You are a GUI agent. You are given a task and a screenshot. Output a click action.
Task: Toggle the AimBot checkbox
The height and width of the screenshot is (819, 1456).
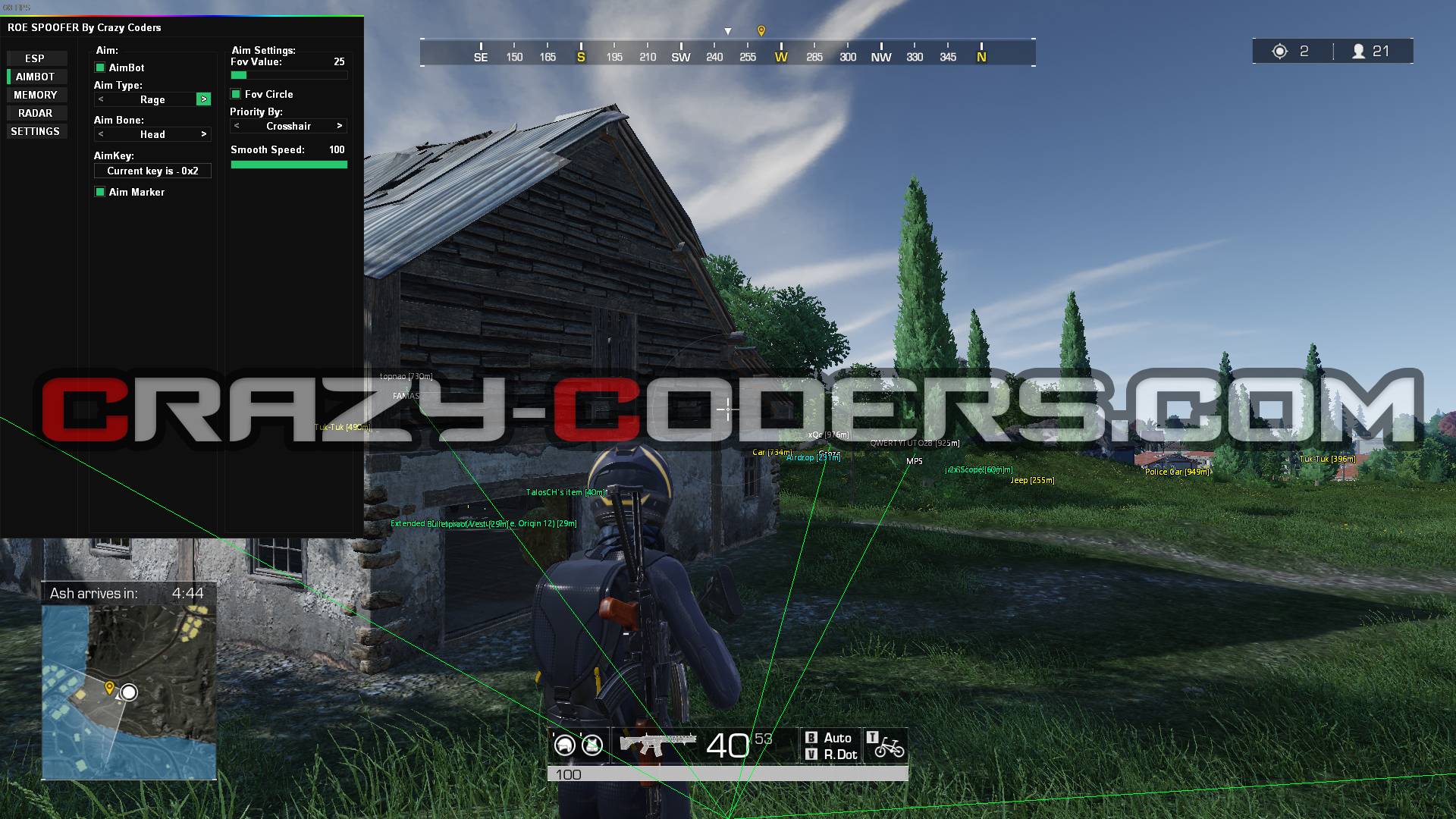[100, 67]
